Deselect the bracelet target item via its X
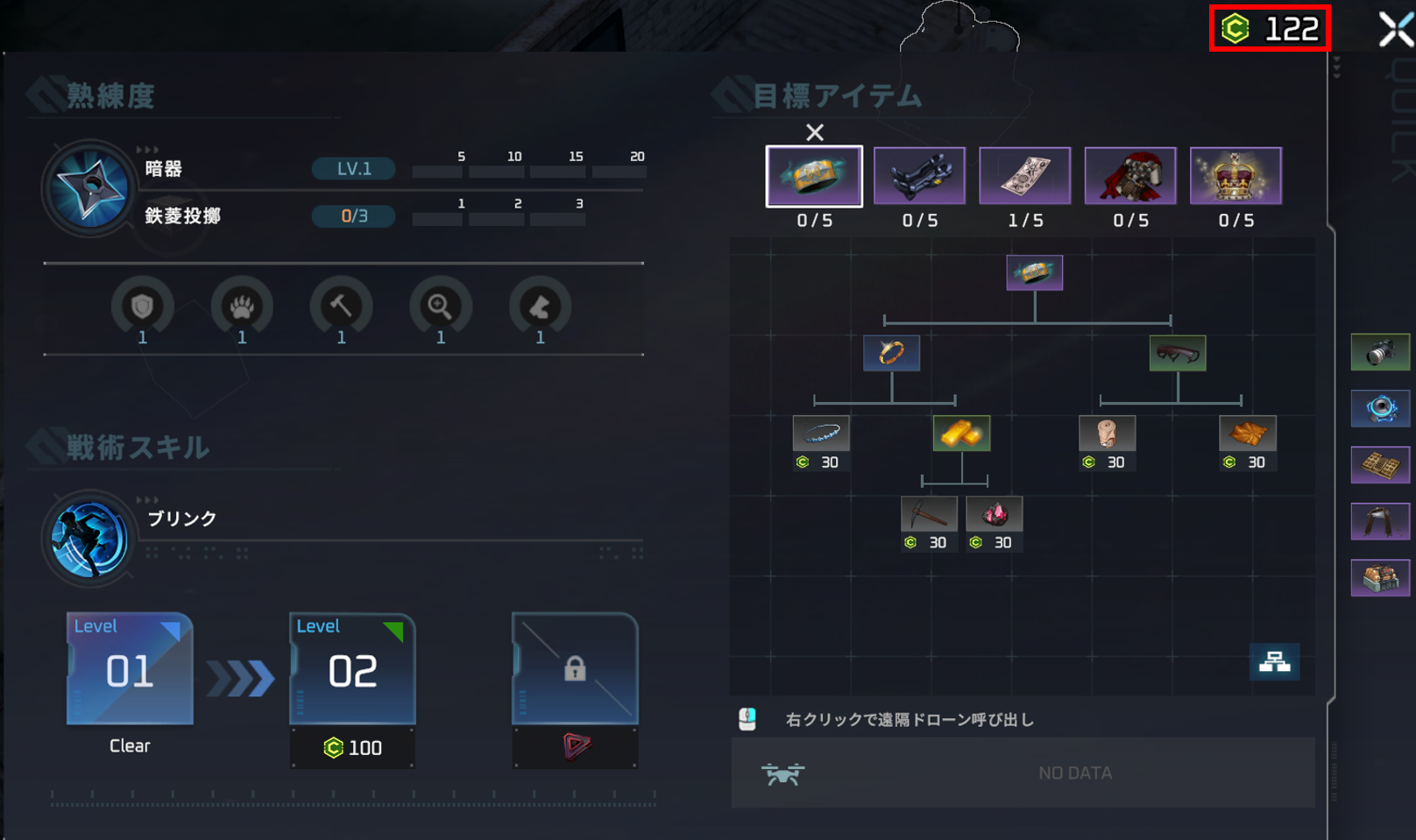This screenshot has height=840, width=1416. click(815, 132)
